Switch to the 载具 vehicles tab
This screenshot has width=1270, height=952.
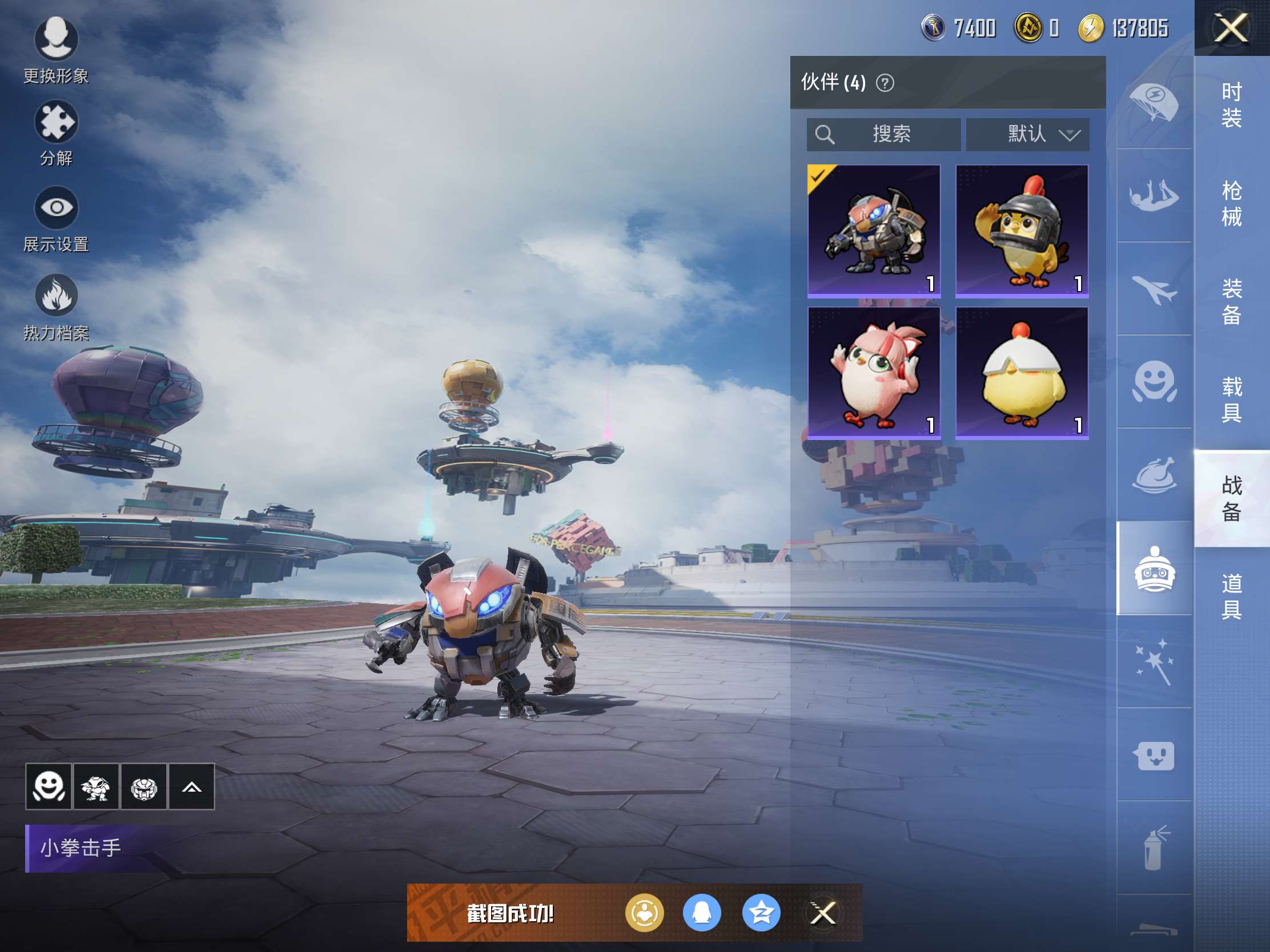point(1232,400)
